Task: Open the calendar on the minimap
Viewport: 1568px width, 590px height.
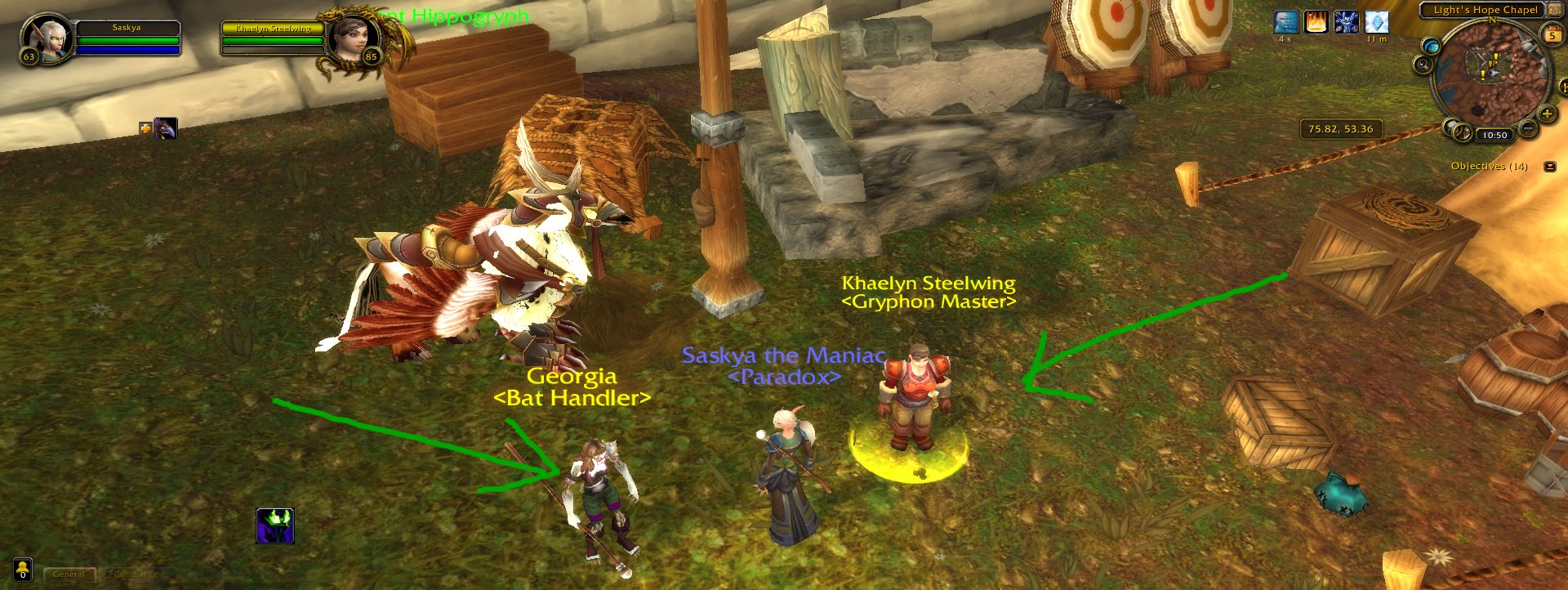Action: (1552, 35)
